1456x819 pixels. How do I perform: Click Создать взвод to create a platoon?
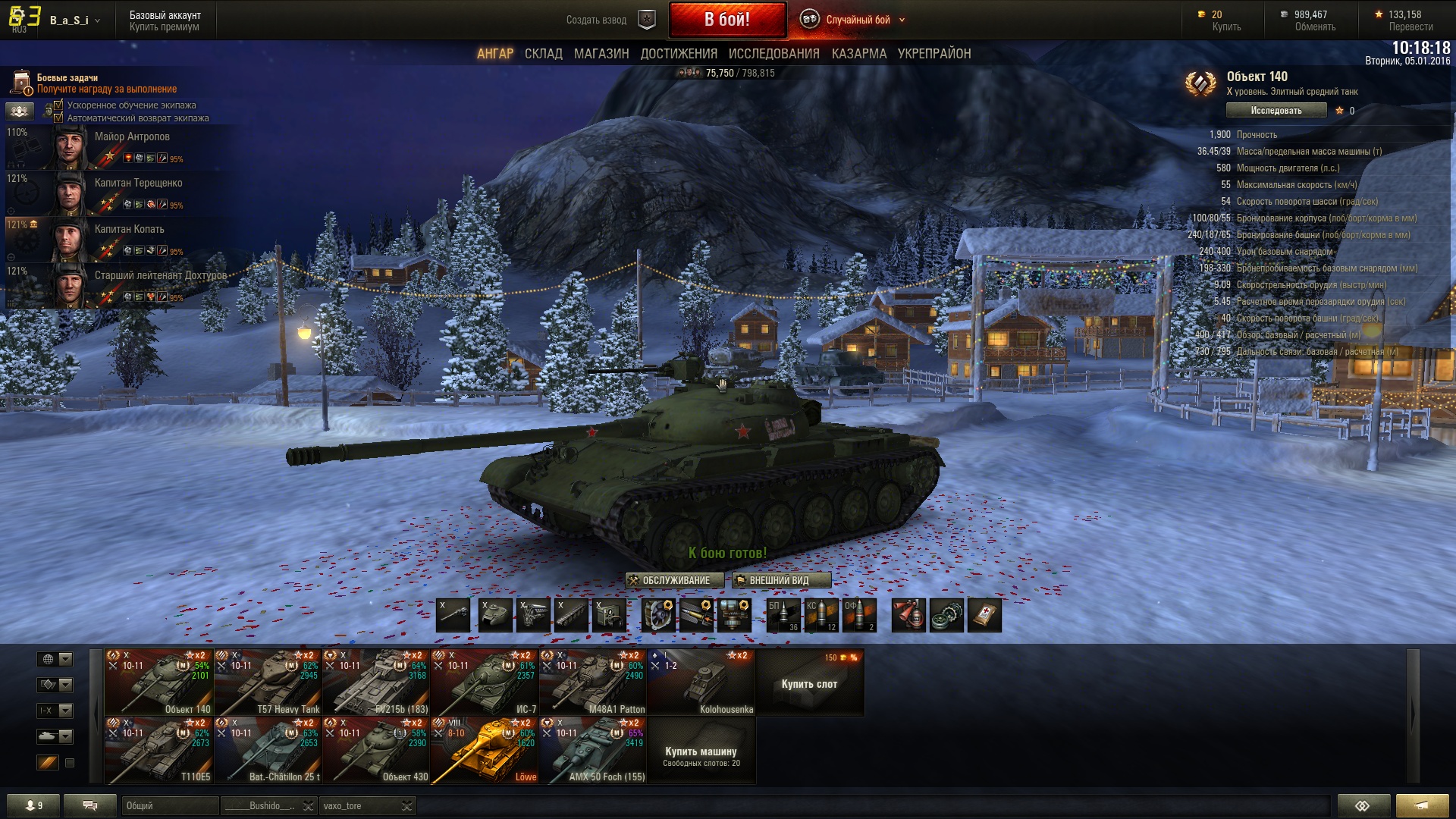coord(597,20)
